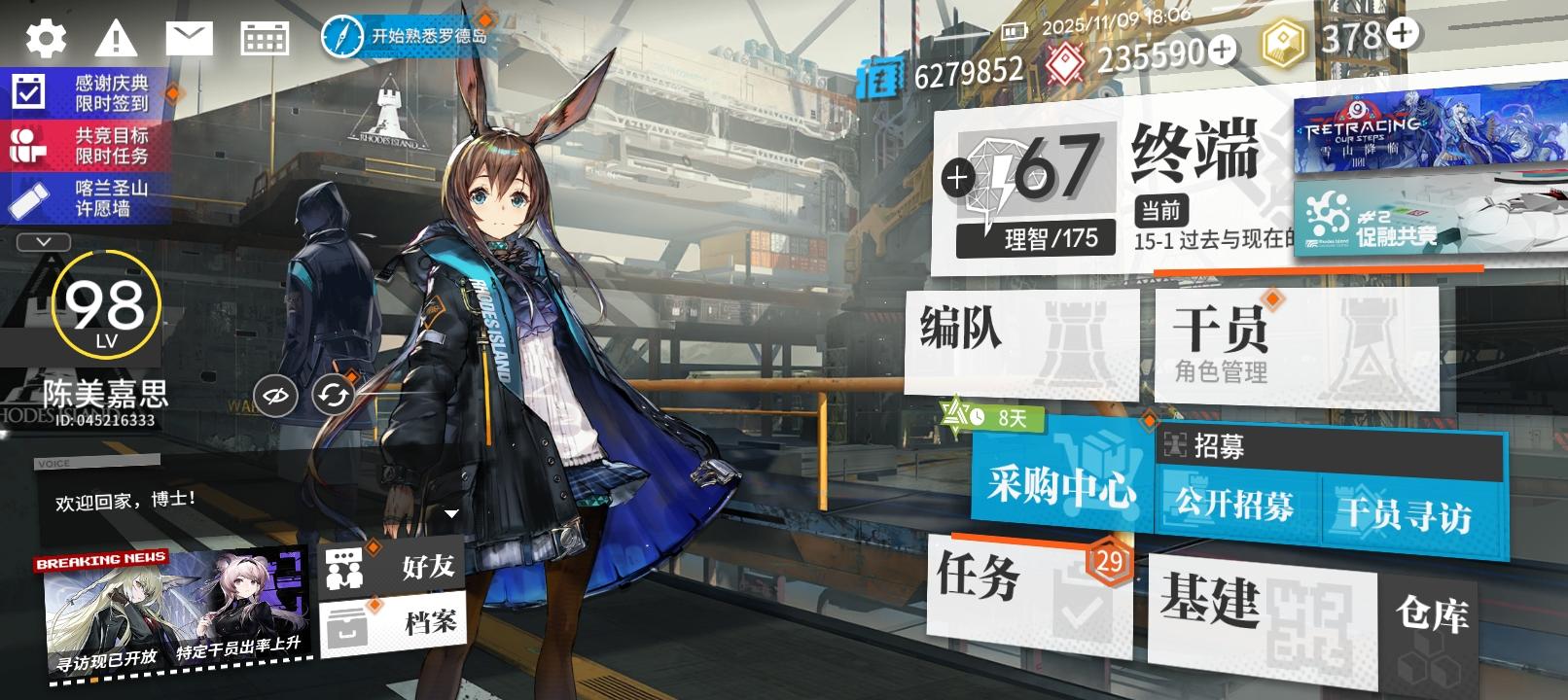This screenshot has height=700, width=1568.
Task: Hide the UI with the eye icon
Action: 275,395
